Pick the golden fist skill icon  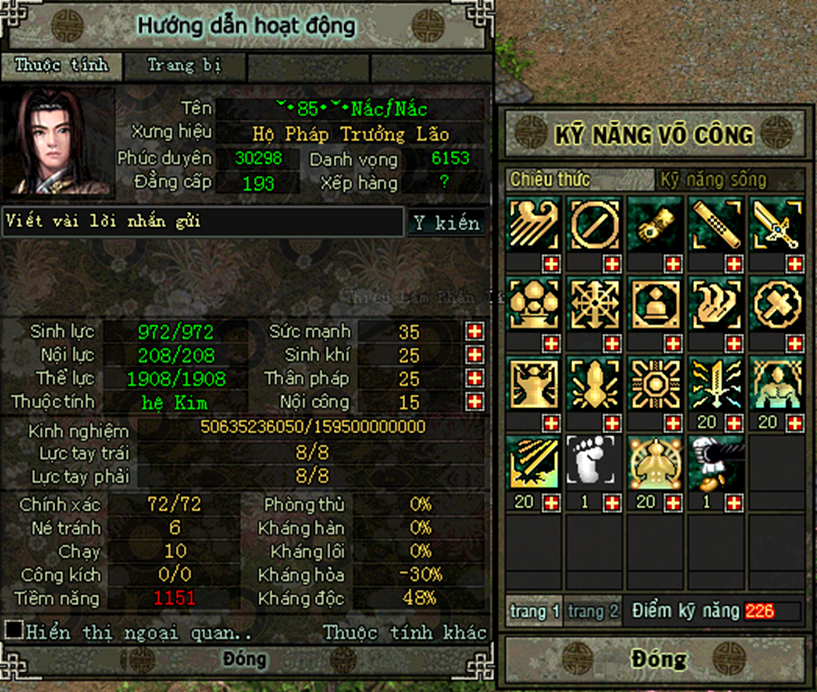[653, 224]
